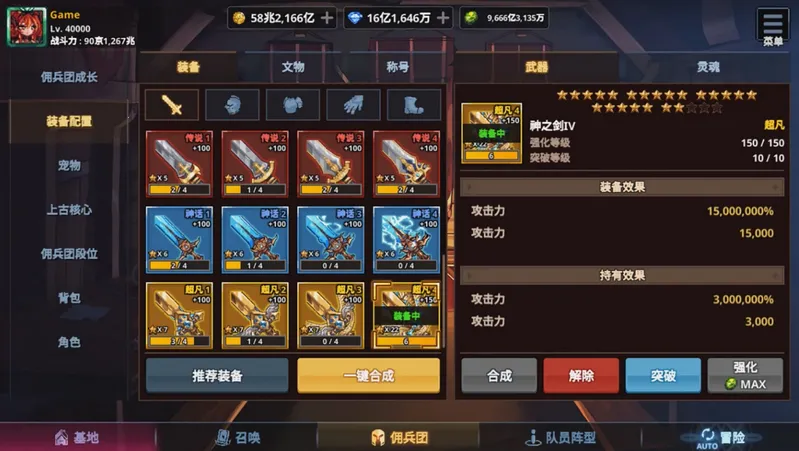Select the 传说 1 red sword slot
The height and width of the screenshot is (451, 799).
[x=181, y=163]
